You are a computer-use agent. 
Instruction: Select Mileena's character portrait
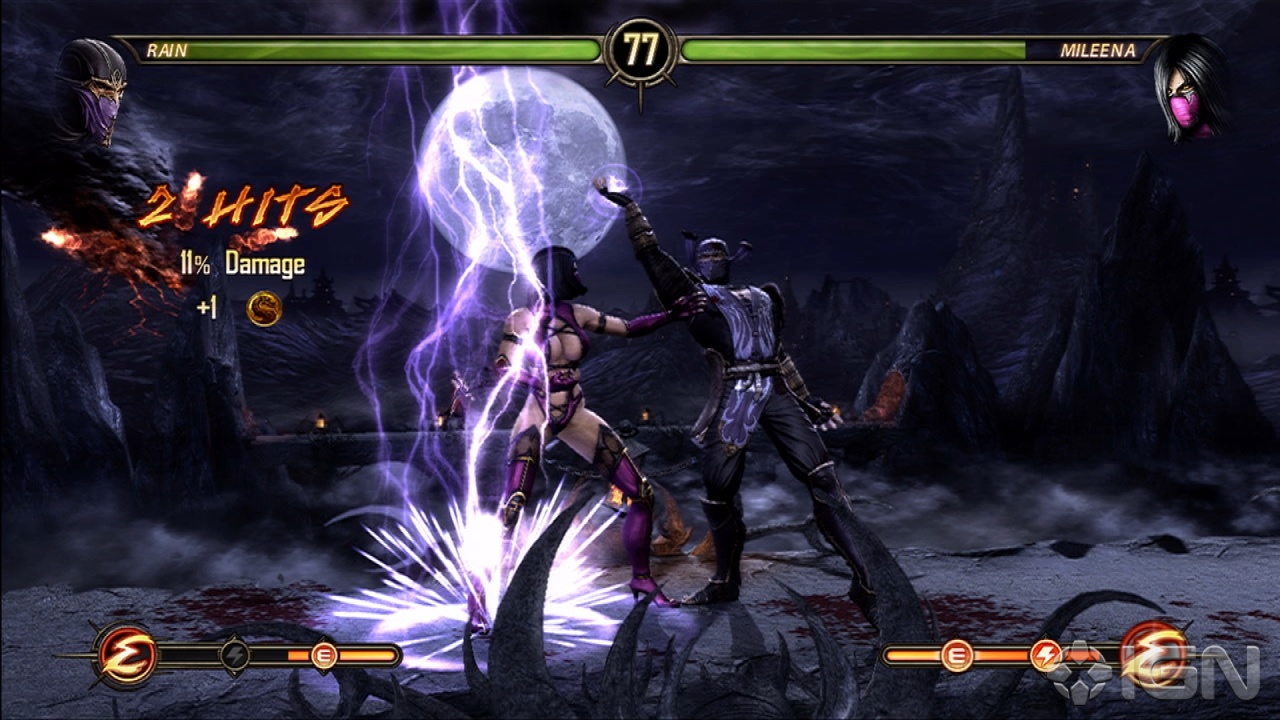[x=1190, y=90]
